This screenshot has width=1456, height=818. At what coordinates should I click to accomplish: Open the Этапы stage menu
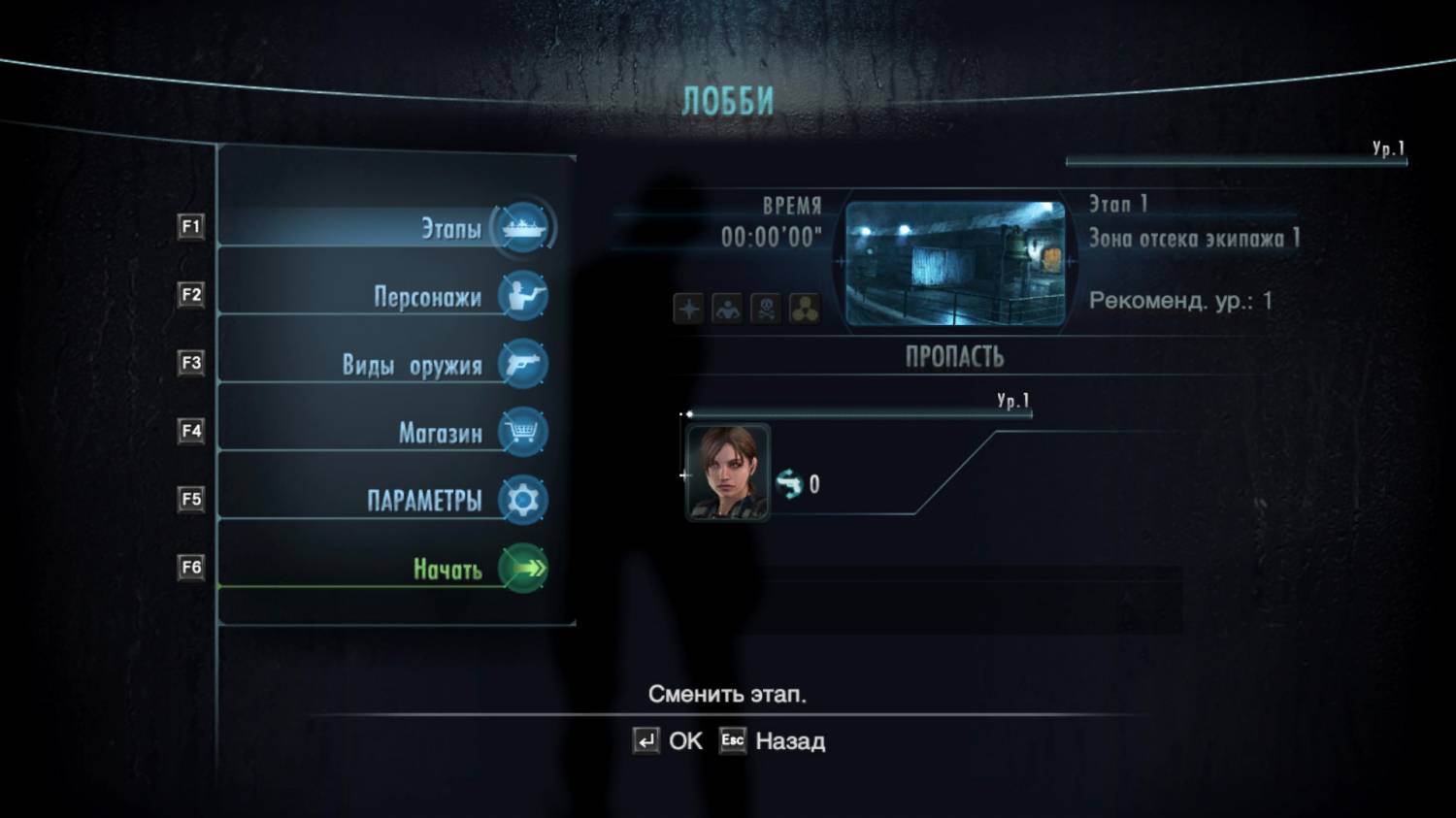coord(451,229)
